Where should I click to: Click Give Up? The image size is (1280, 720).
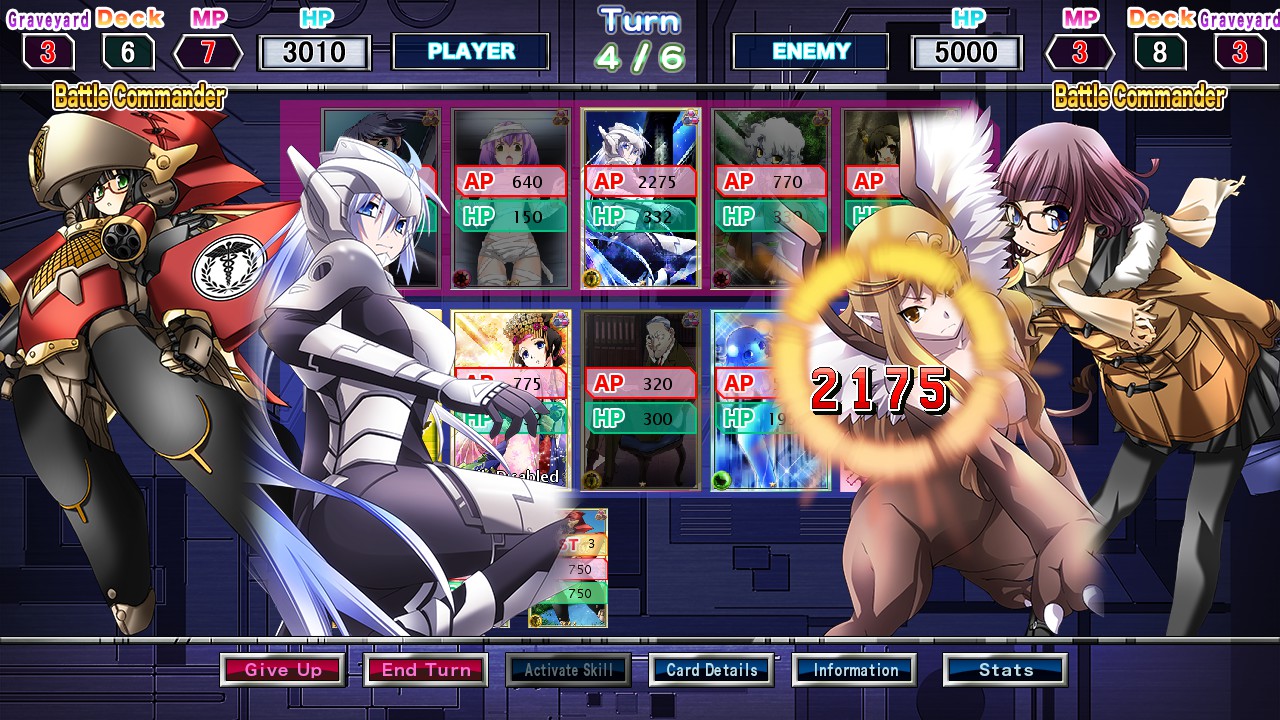coord(283,669)
